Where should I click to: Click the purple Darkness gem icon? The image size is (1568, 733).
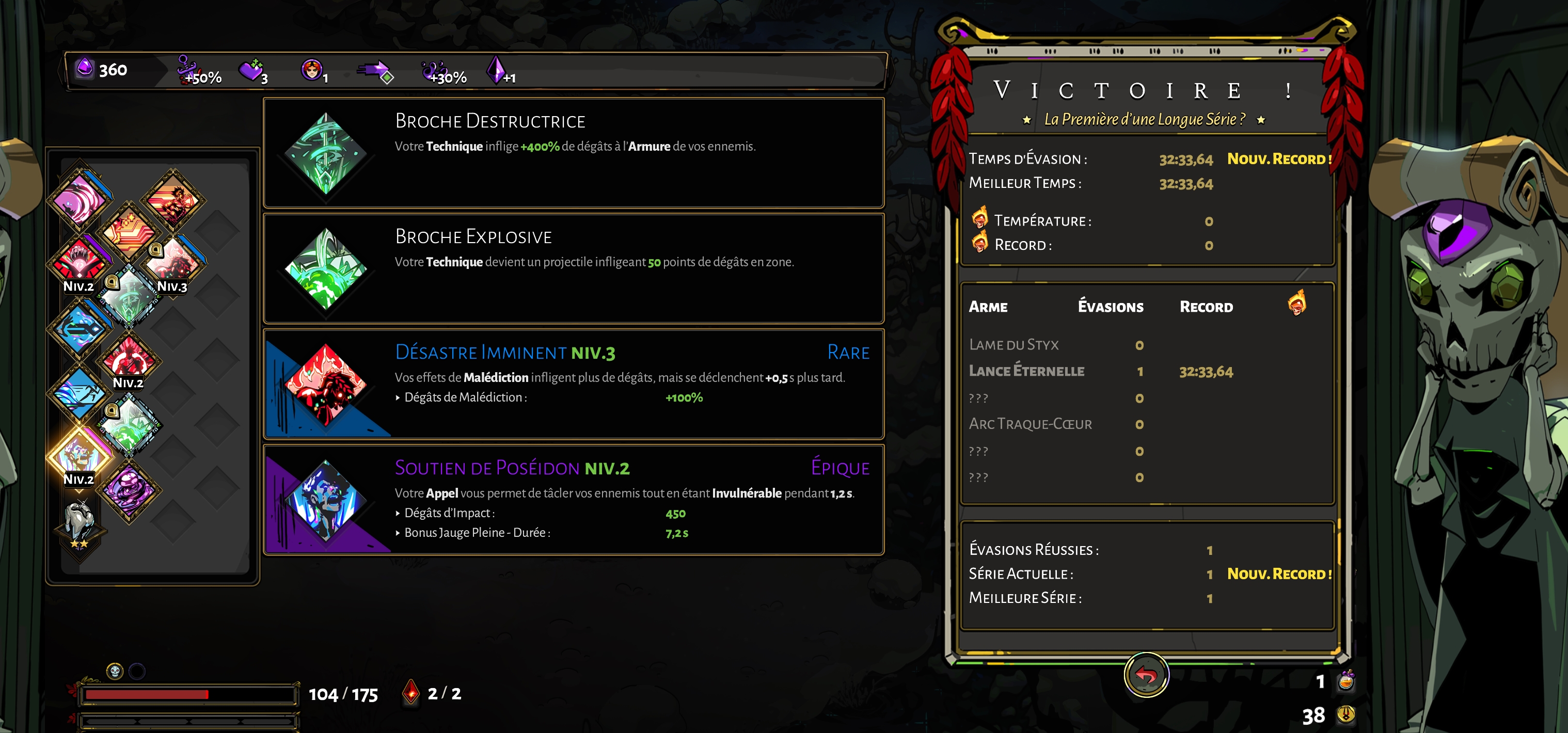pos(85,68)
